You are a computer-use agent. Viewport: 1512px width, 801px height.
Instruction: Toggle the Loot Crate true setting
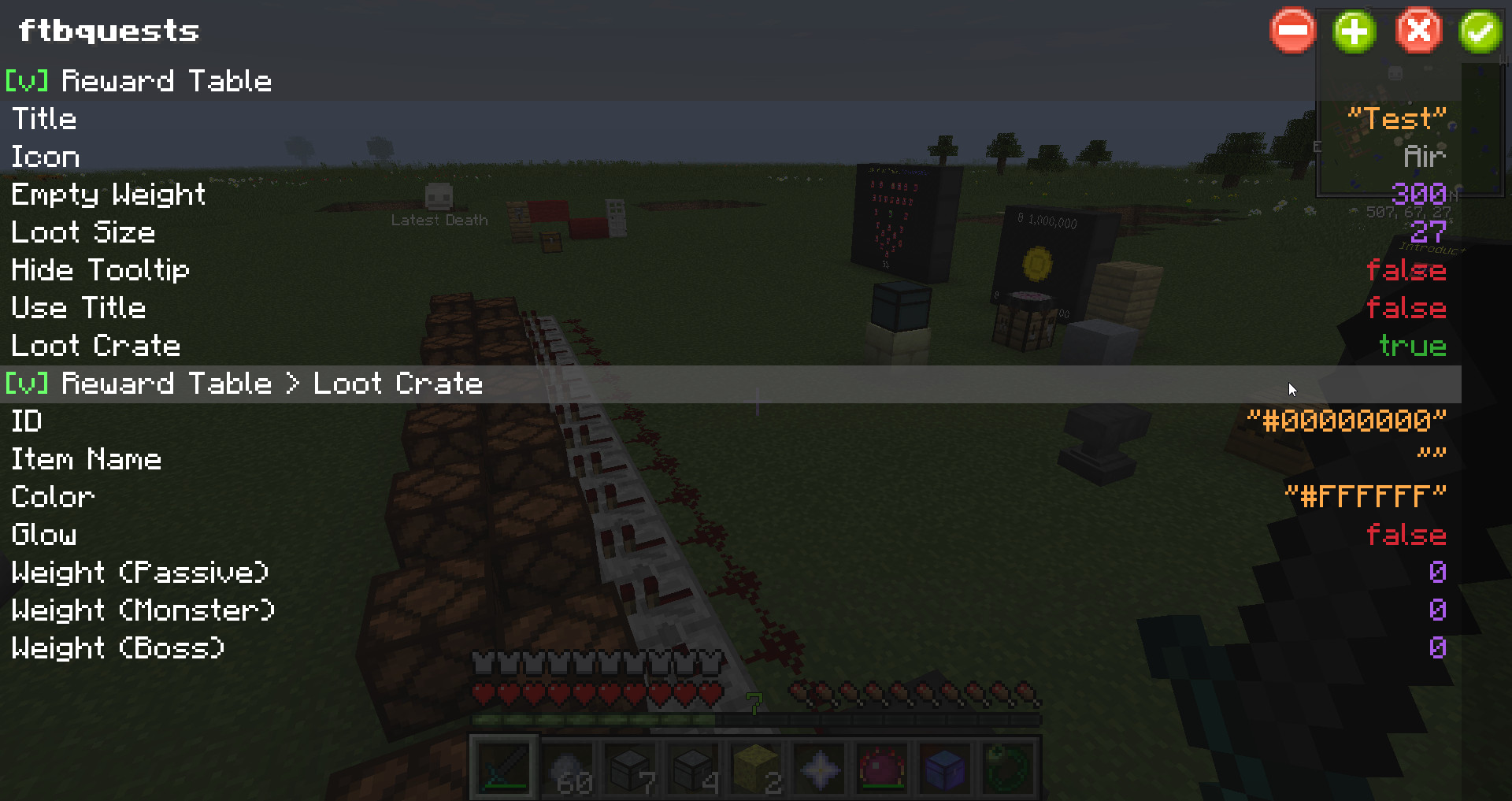coord(1412,346)
